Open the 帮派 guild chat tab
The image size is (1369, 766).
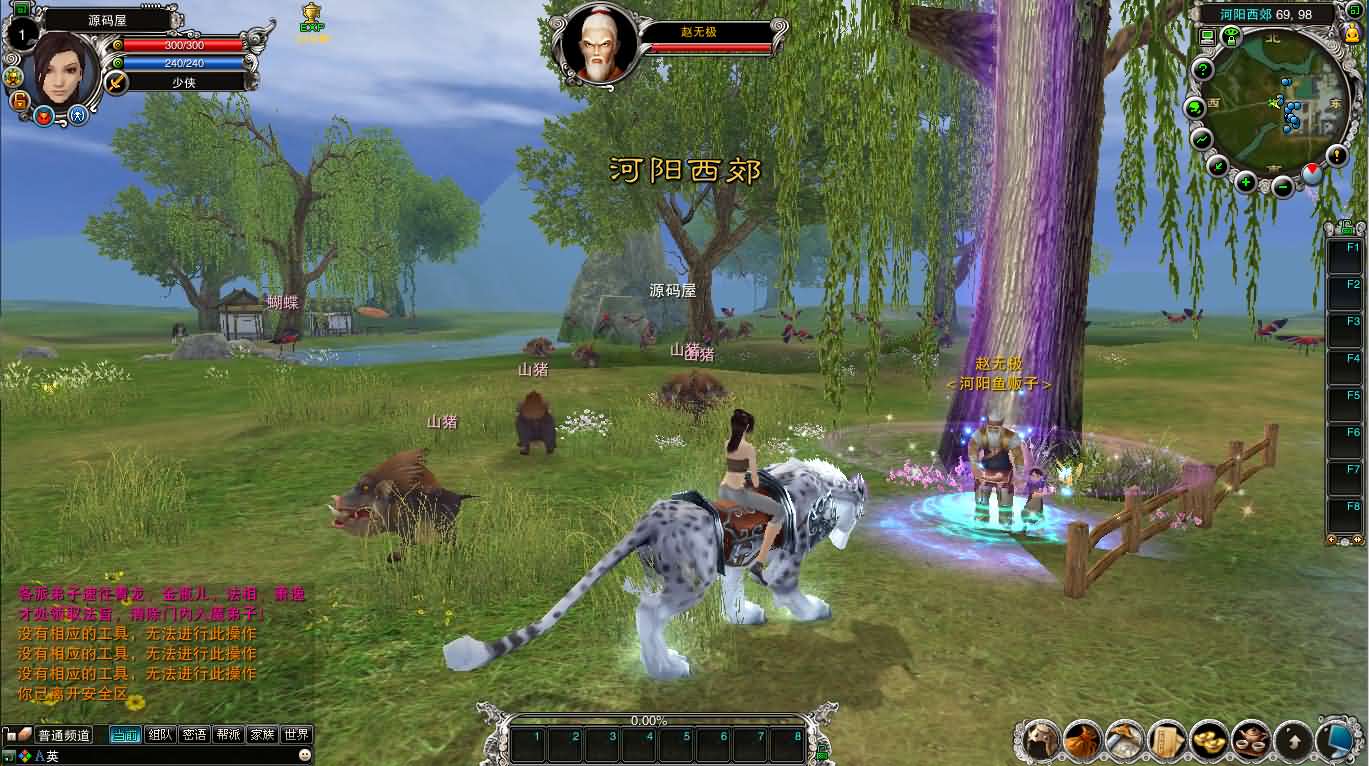(x=228, y=734)
